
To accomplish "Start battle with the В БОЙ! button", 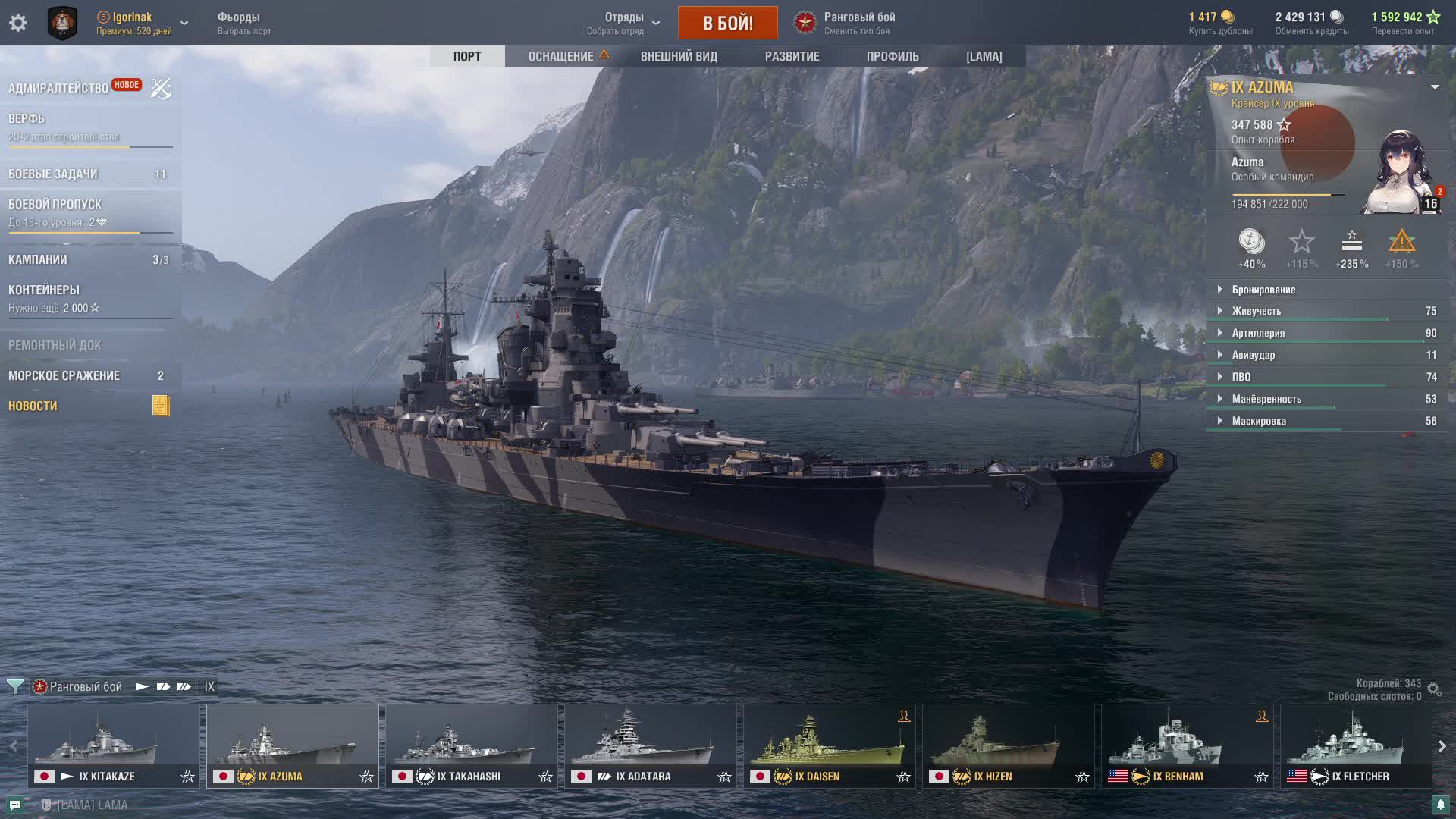I will [x=727, y=23].
